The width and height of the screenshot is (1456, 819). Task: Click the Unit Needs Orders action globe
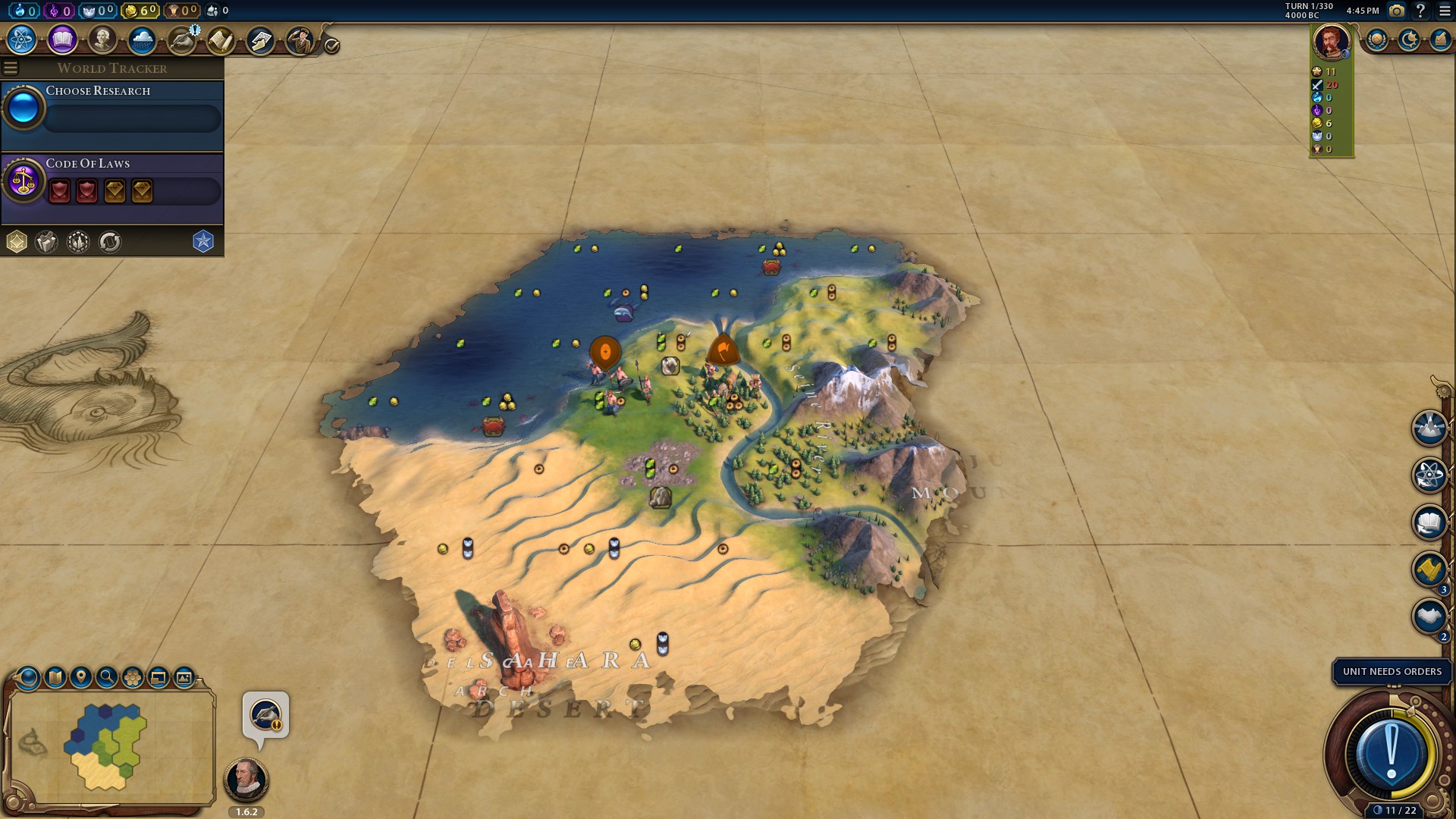pos(1392,755)
